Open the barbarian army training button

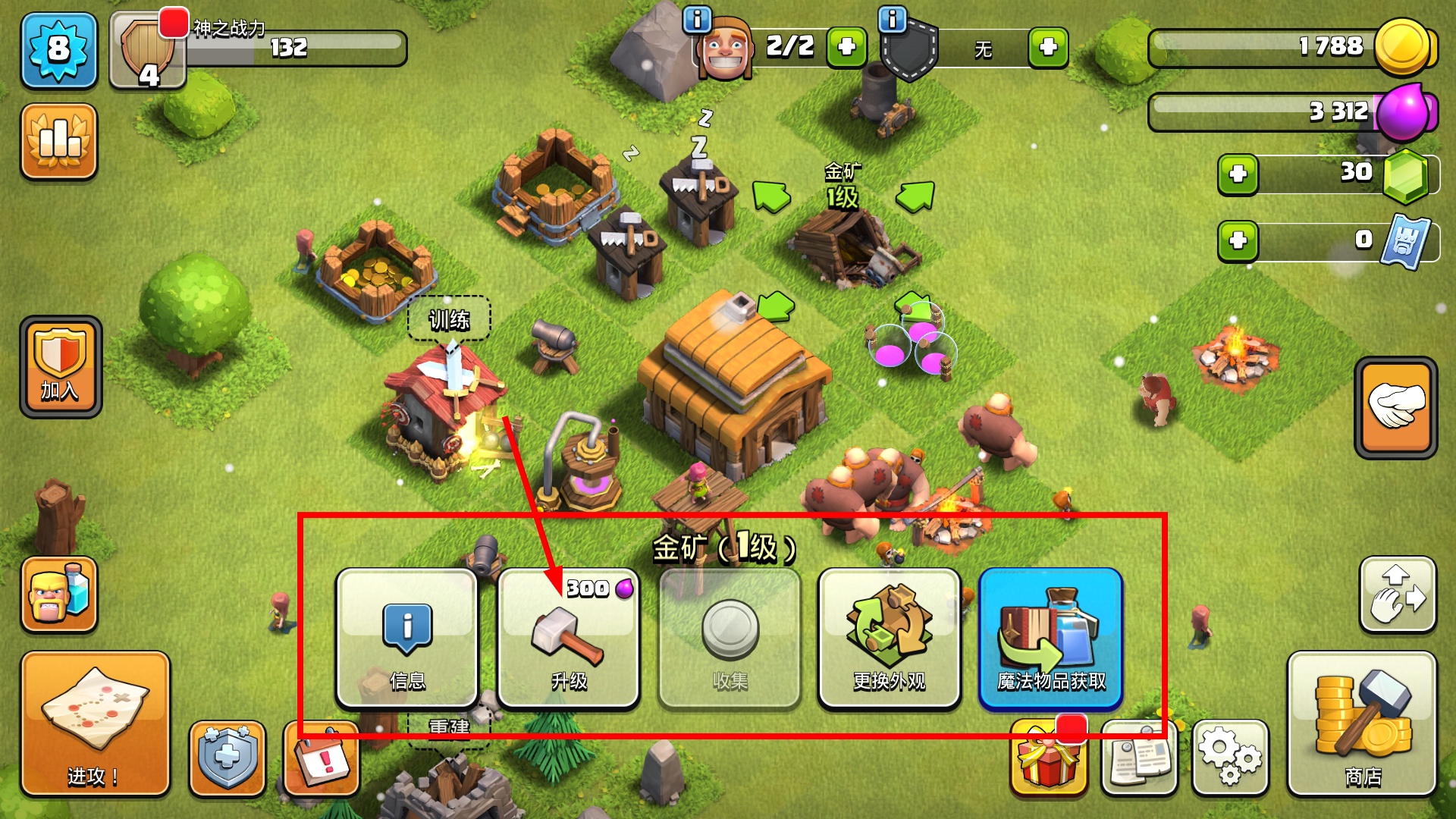(59, 595)
